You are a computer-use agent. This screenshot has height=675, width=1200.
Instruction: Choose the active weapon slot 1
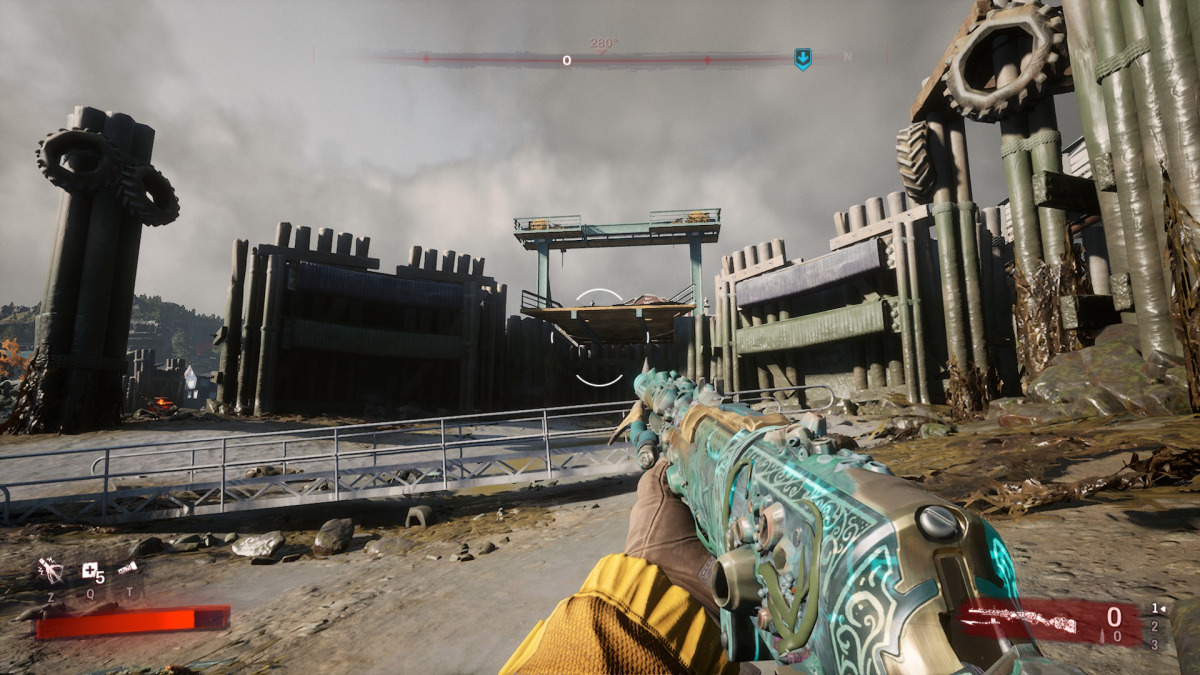coord(1155,607)
